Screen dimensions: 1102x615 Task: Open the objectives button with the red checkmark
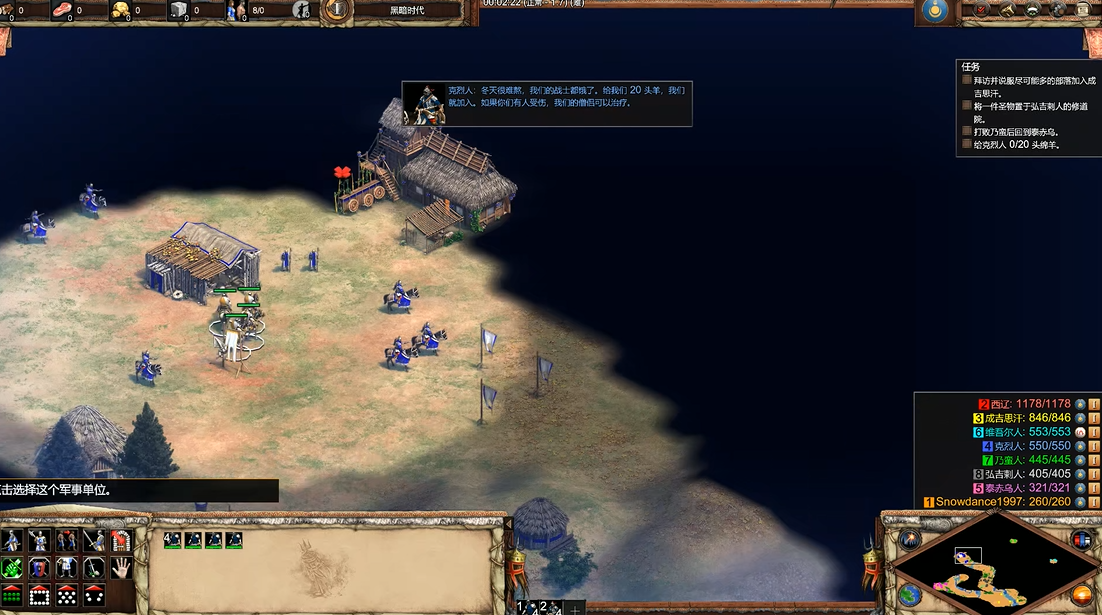(981, 10)
